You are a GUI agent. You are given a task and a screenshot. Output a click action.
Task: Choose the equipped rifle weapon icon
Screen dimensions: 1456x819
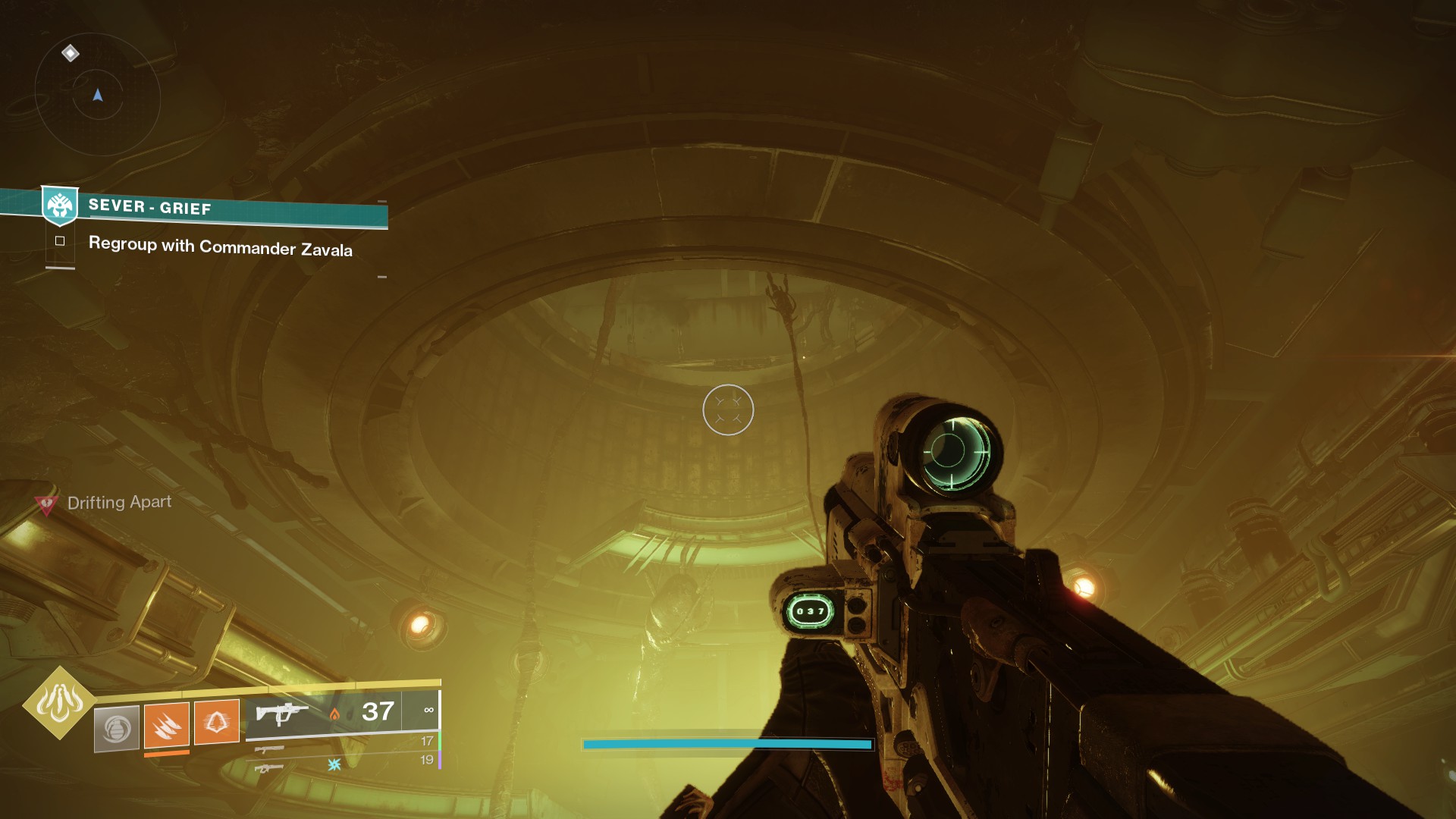[x=281, y=714]
